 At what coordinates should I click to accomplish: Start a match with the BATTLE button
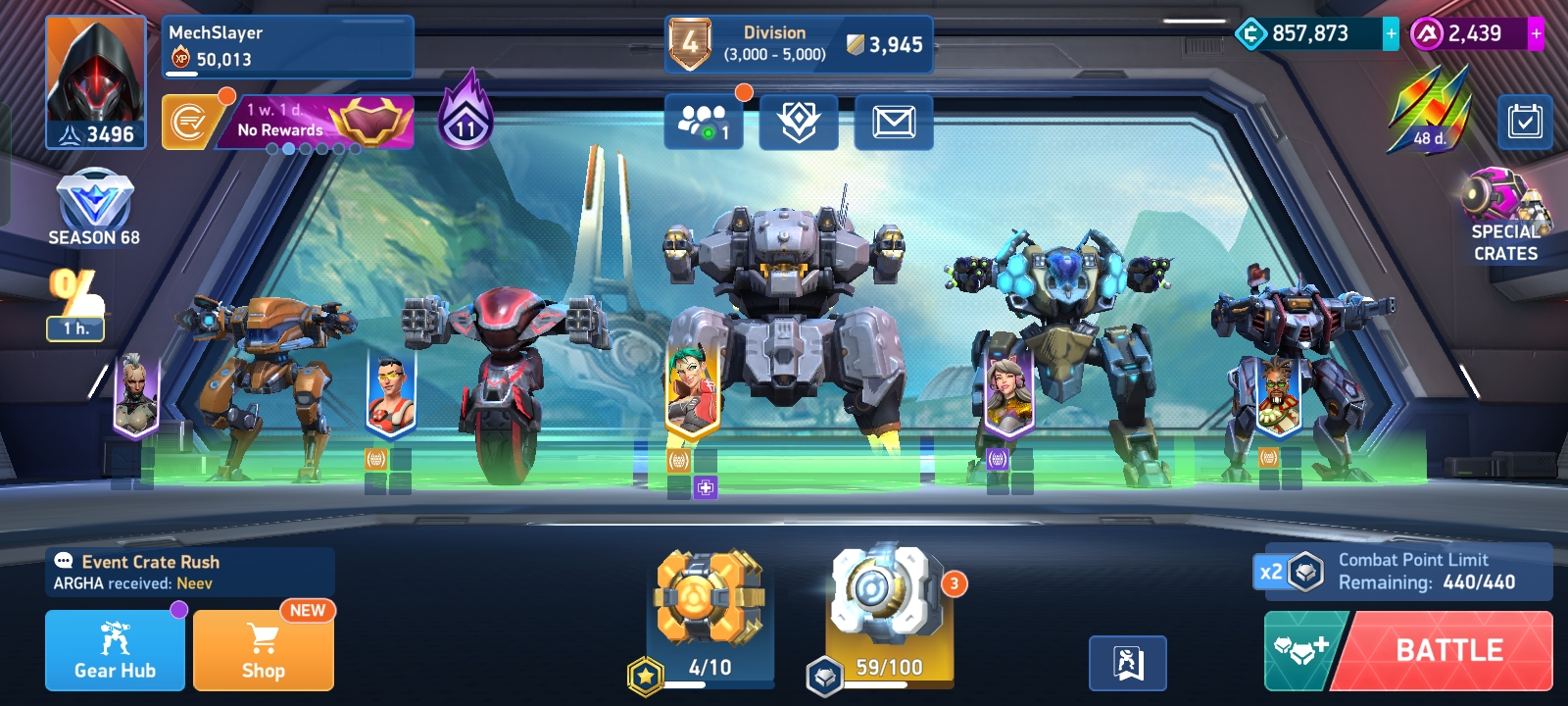(x=1448, y=650)
